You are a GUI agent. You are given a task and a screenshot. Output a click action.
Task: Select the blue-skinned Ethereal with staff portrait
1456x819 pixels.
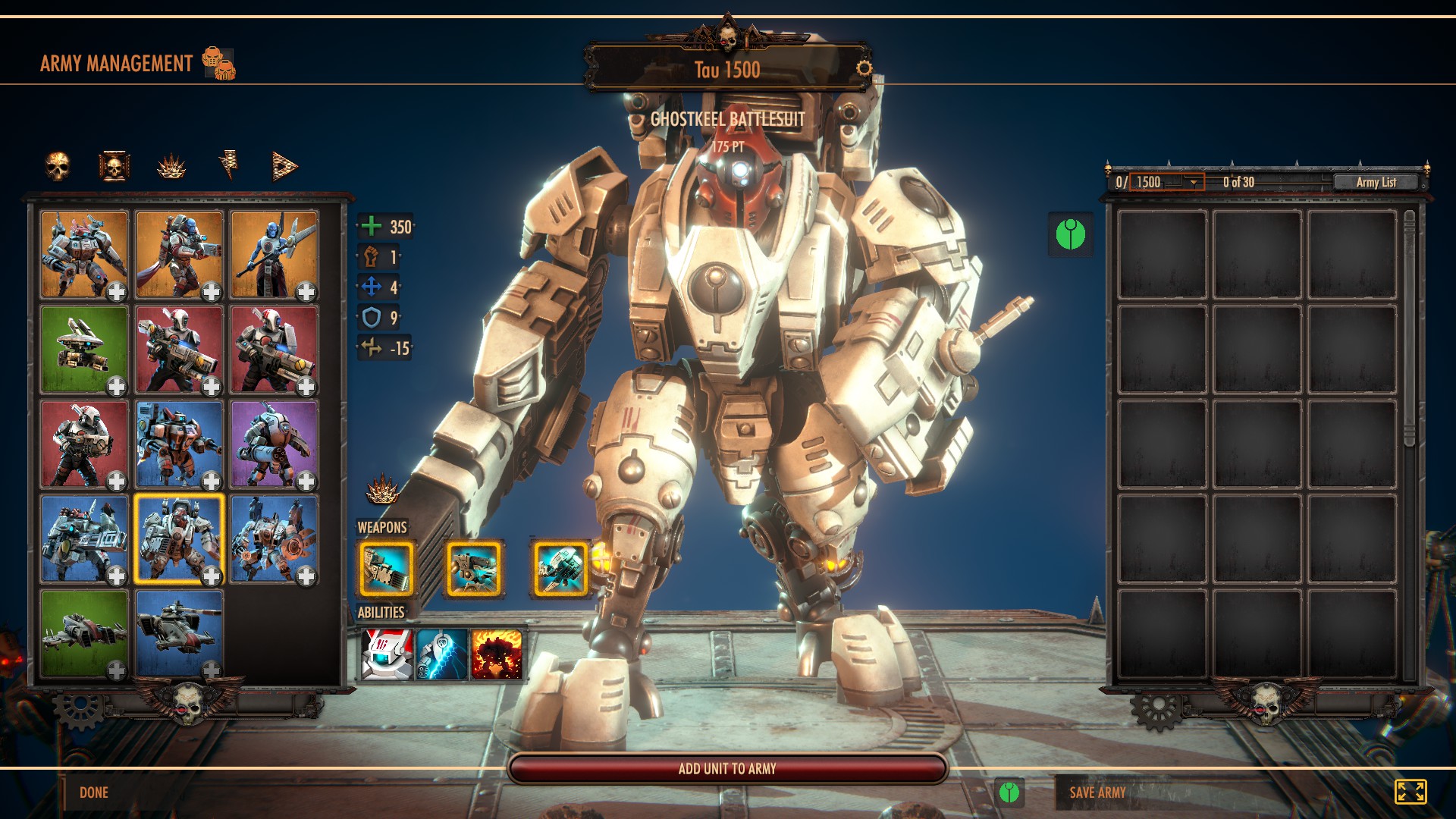[274, 255]
